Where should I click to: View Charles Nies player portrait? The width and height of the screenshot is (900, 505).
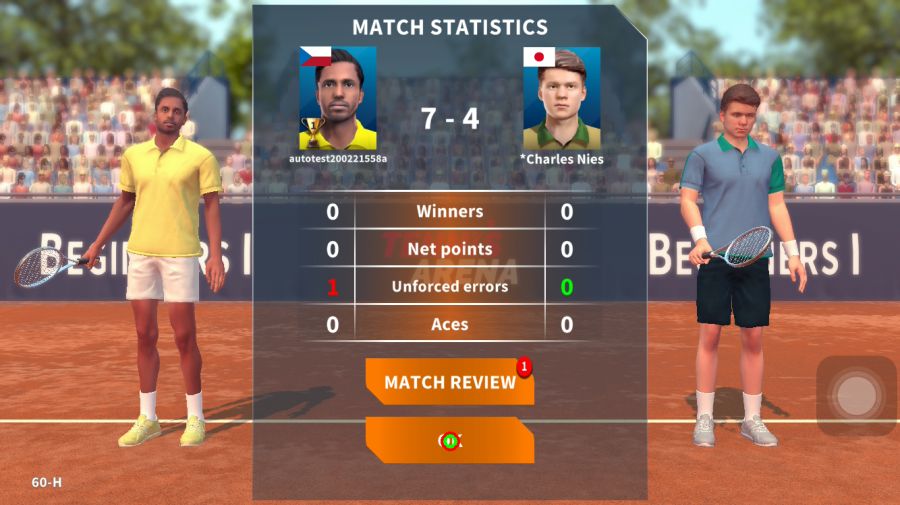click(x=561, y=98)
